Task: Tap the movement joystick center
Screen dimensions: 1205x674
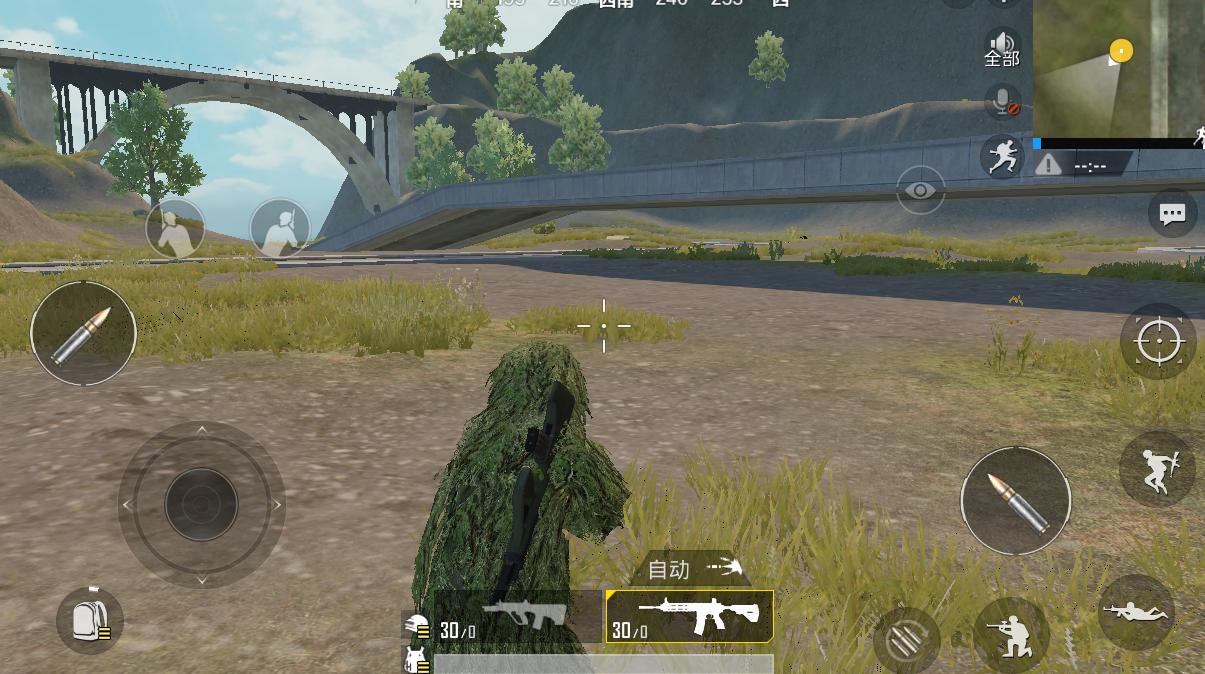Action: coord(201,504)
